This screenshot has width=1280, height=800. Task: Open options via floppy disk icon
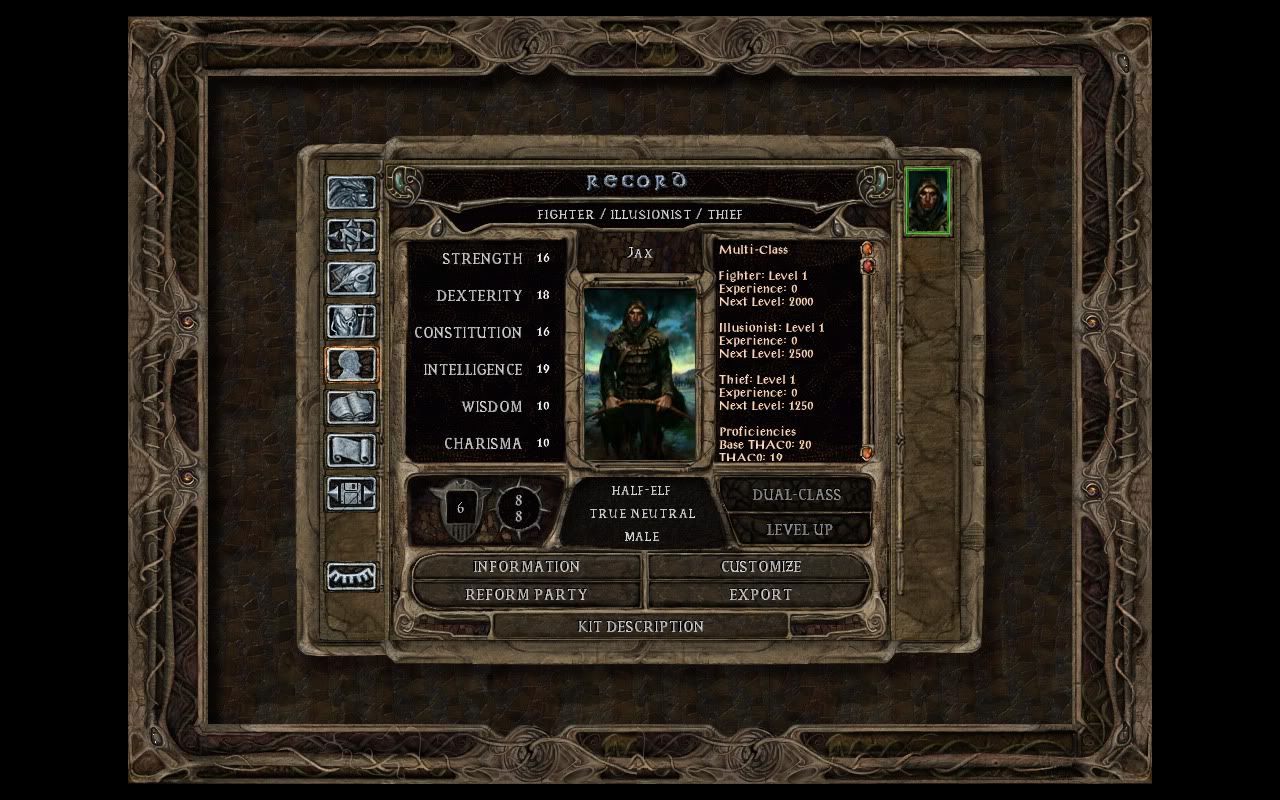coord(351,493)
